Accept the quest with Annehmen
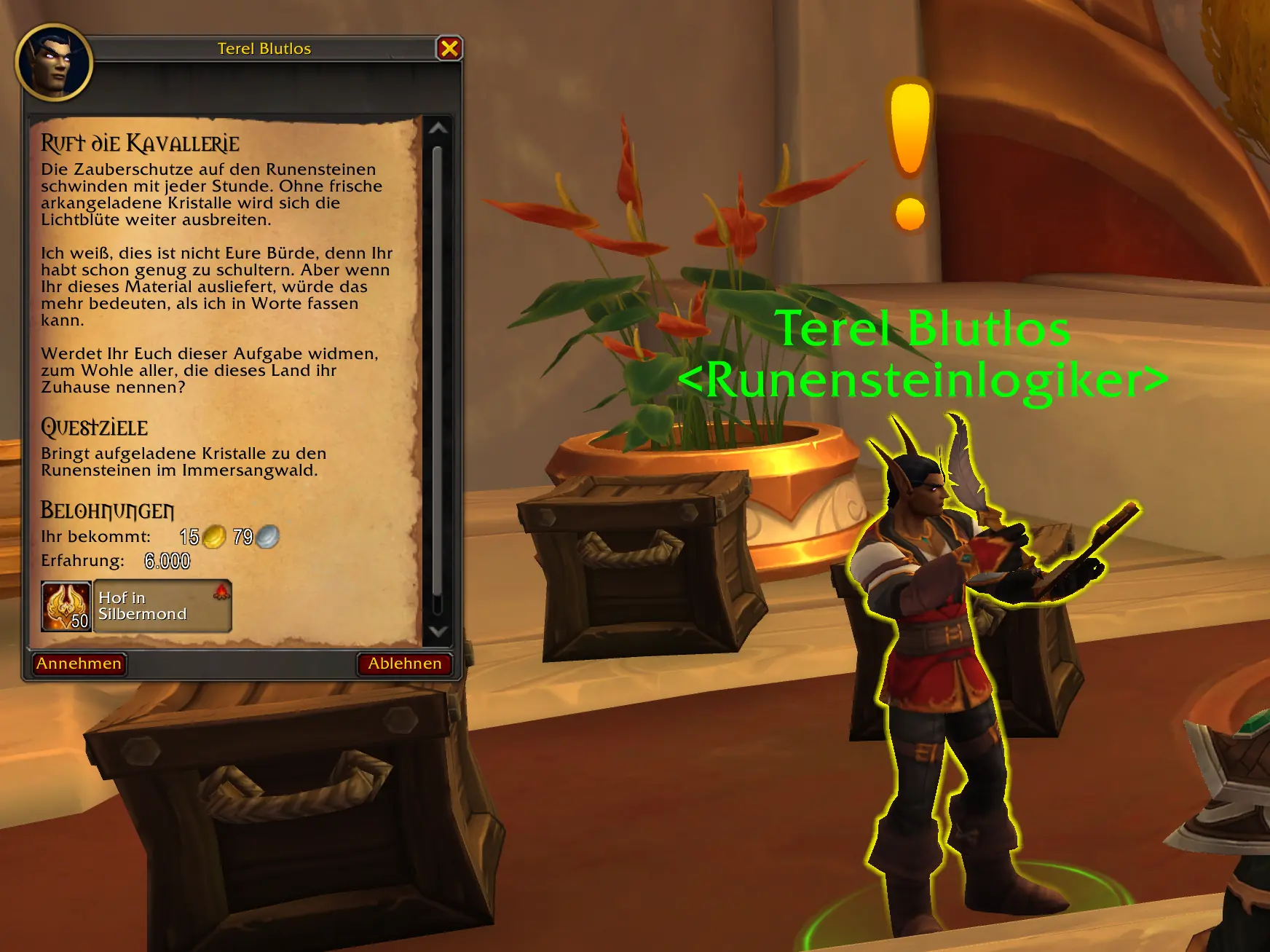1270x952 pixels. pyautogui.click(x=80, y=664)
